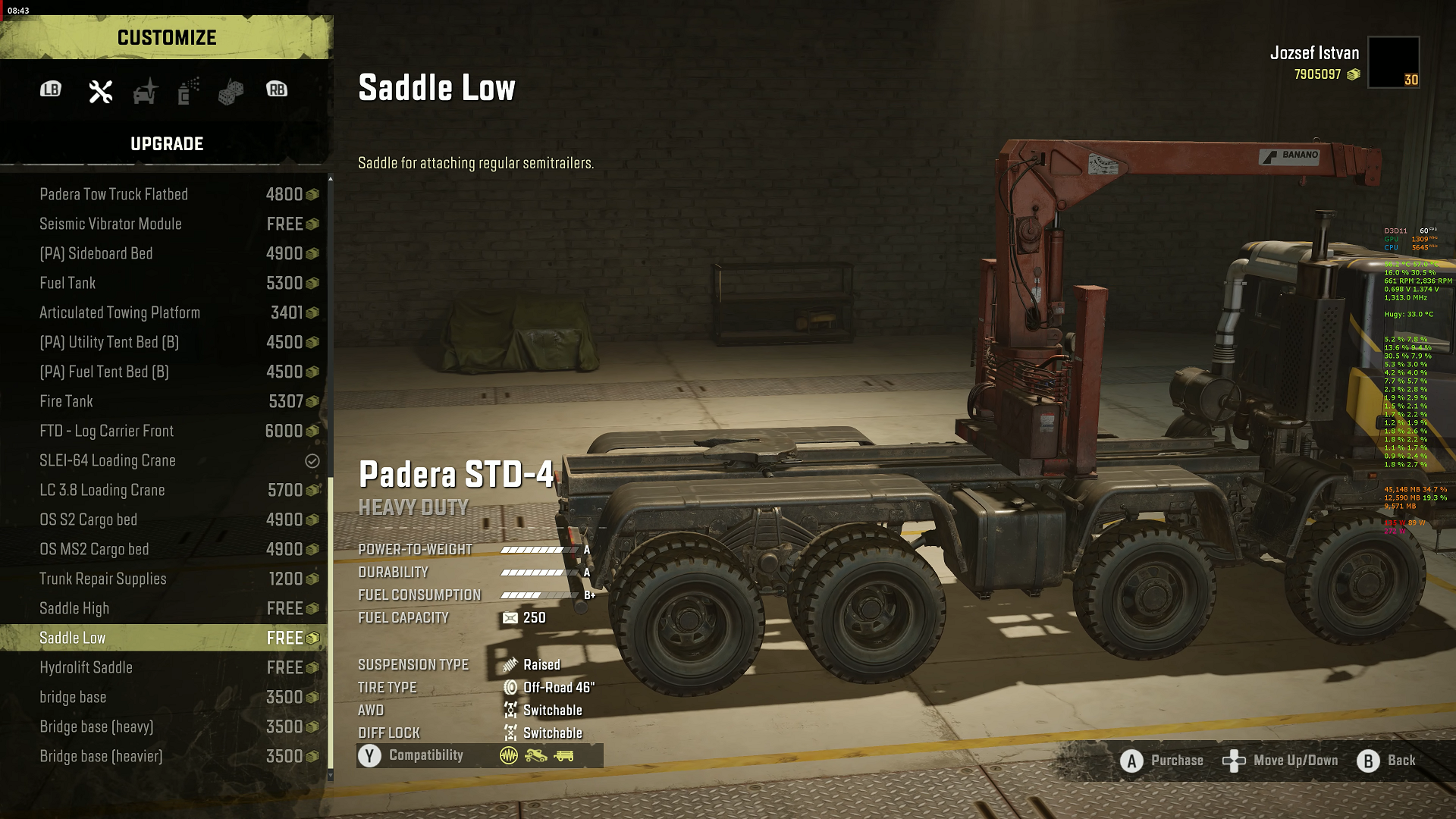Switch to the dice sticker tab
This screenshot has width=1456, height=819.
coord(231,92)
